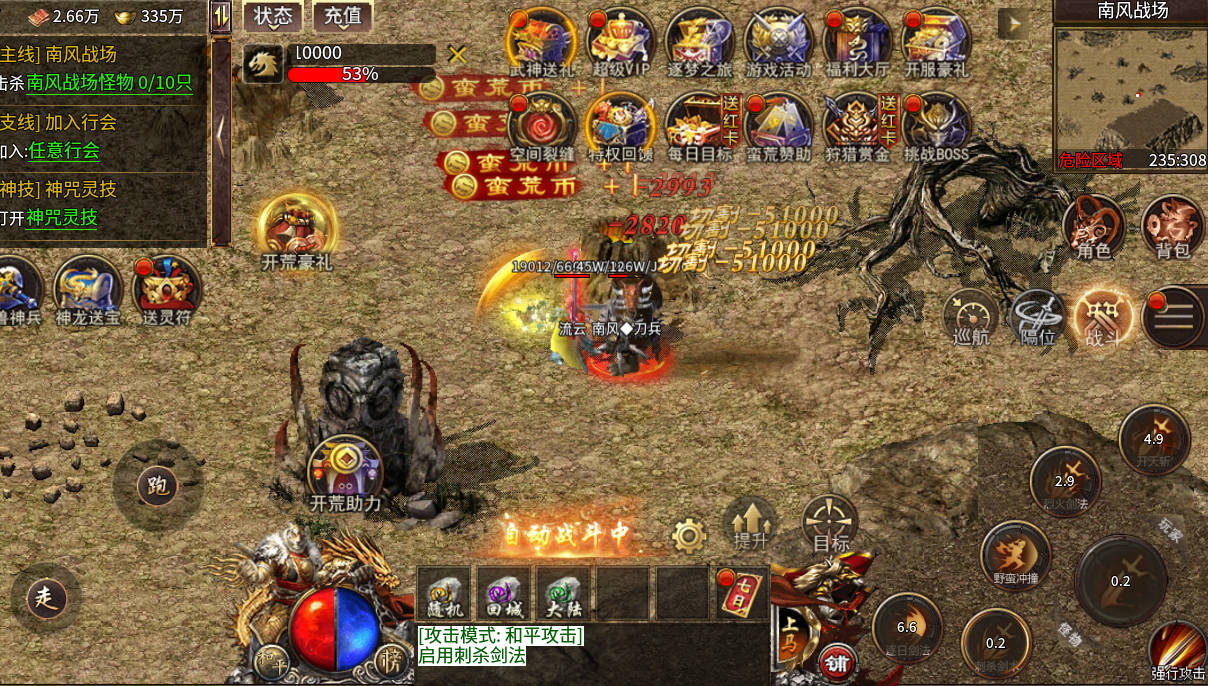1208x686 pixels.
Task: Use the 回城 town return scroll
Action: pos(503,592)
